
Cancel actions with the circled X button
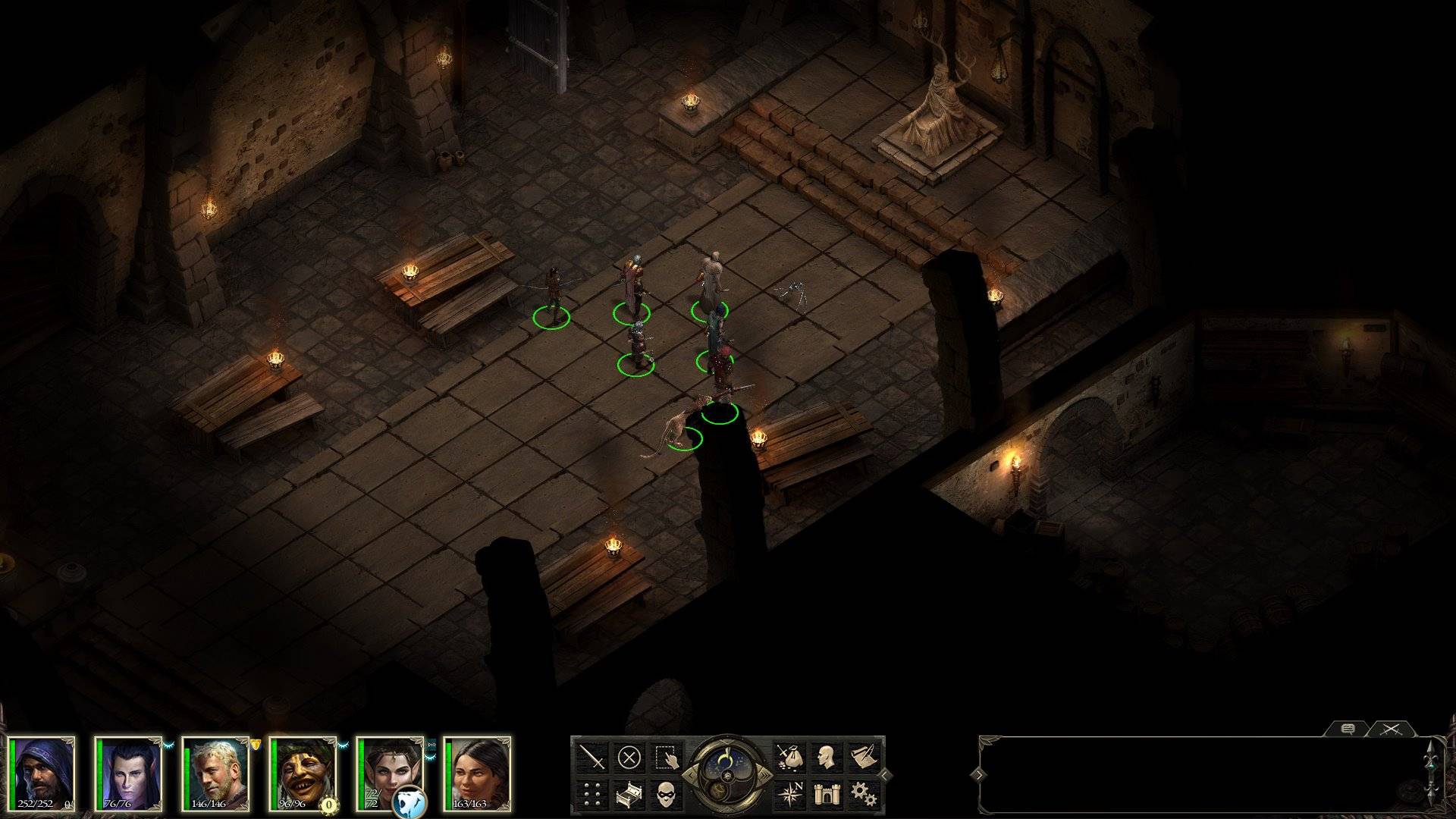[x=629, y=757]
